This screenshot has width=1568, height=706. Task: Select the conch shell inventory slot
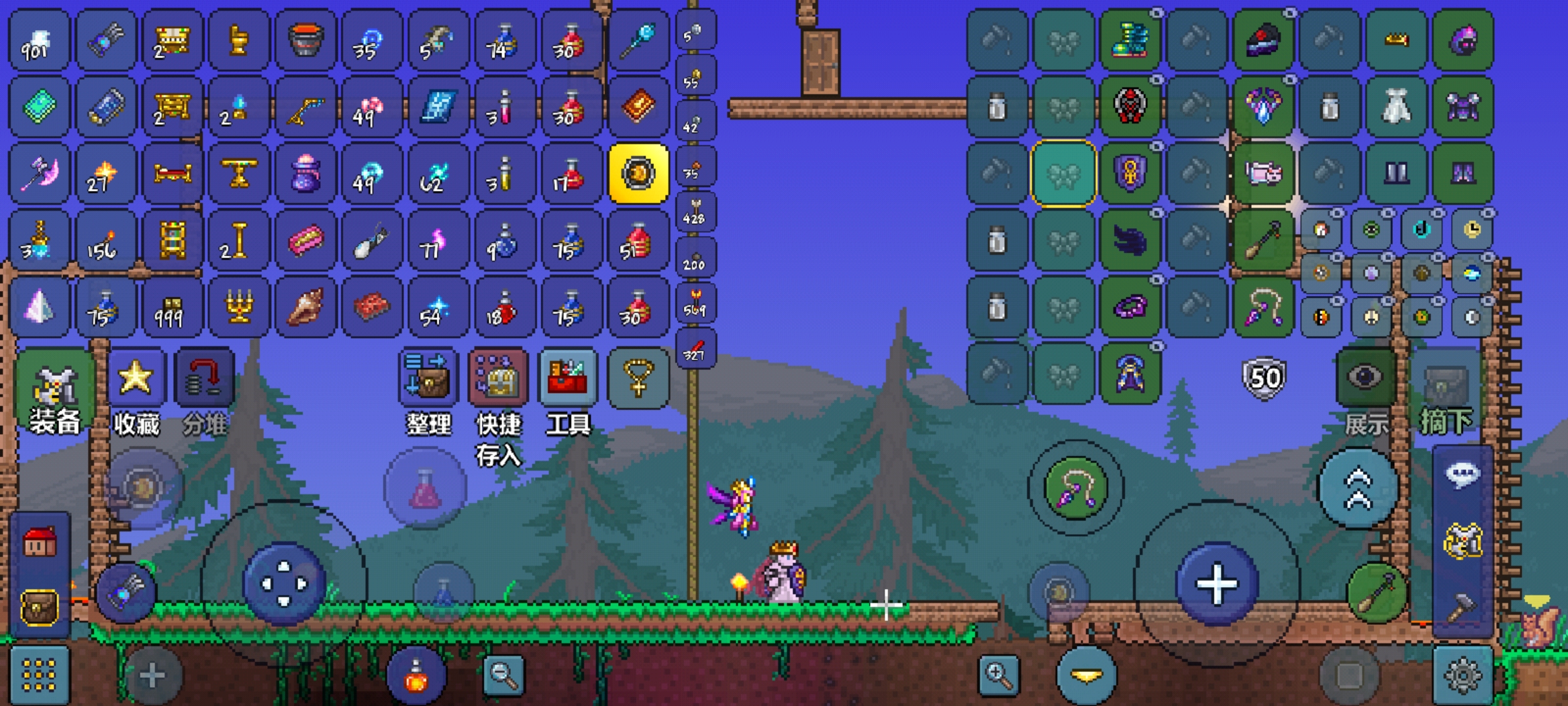coord(305,307)
